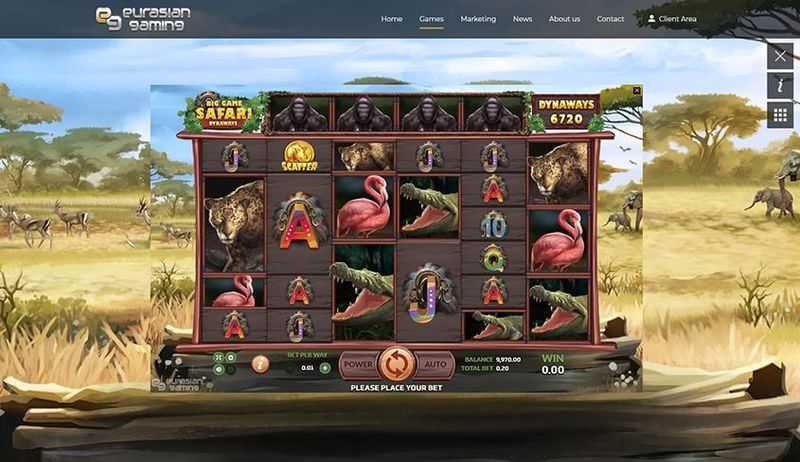Open the AUTO spin options
Viewport: 800px width, 462px height.
tap(433, 364)
